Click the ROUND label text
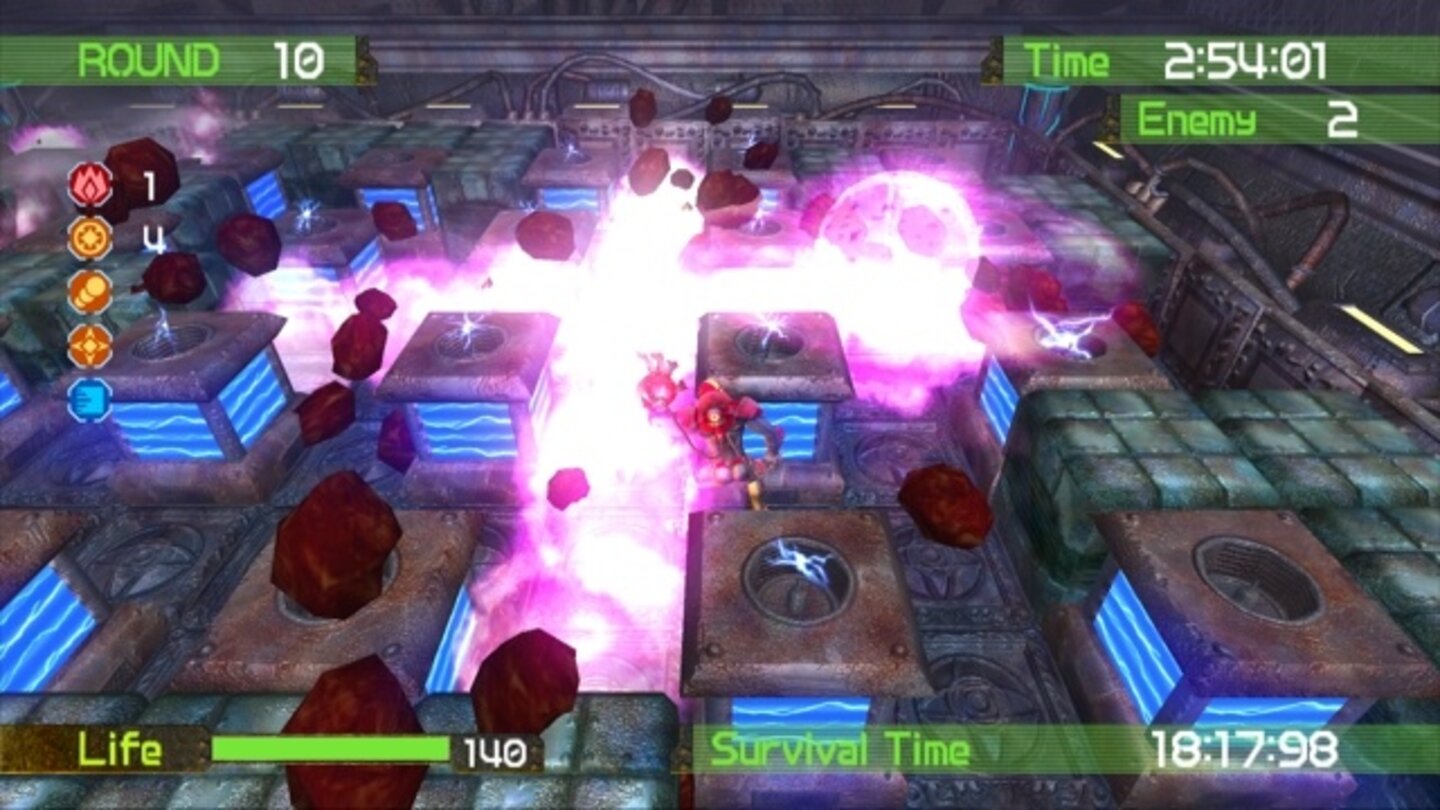The image size is (1440, 810). (150, 58)
